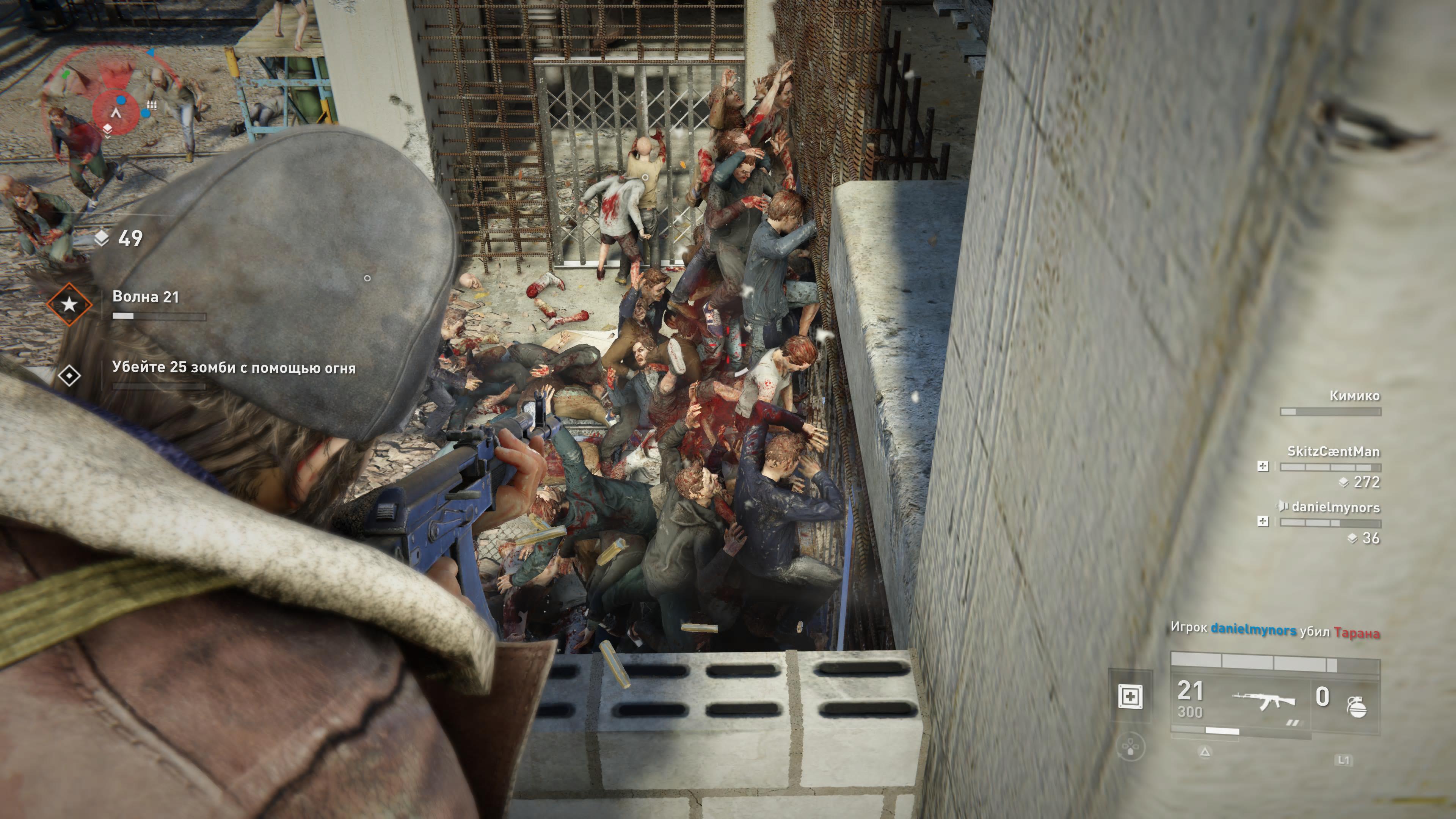
Task: Select the Волна 21 star objective icon
Action: [x=69, y=304]
